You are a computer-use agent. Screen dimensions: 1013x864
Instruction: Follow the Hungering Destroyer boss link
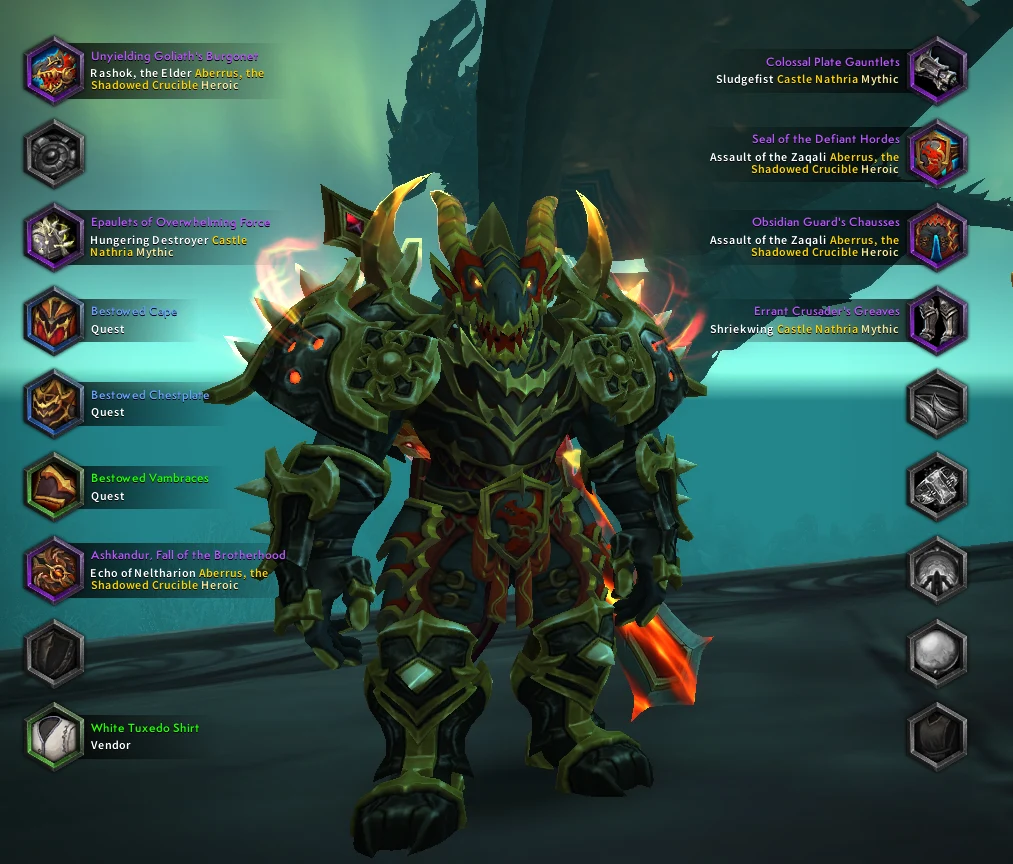149,240
